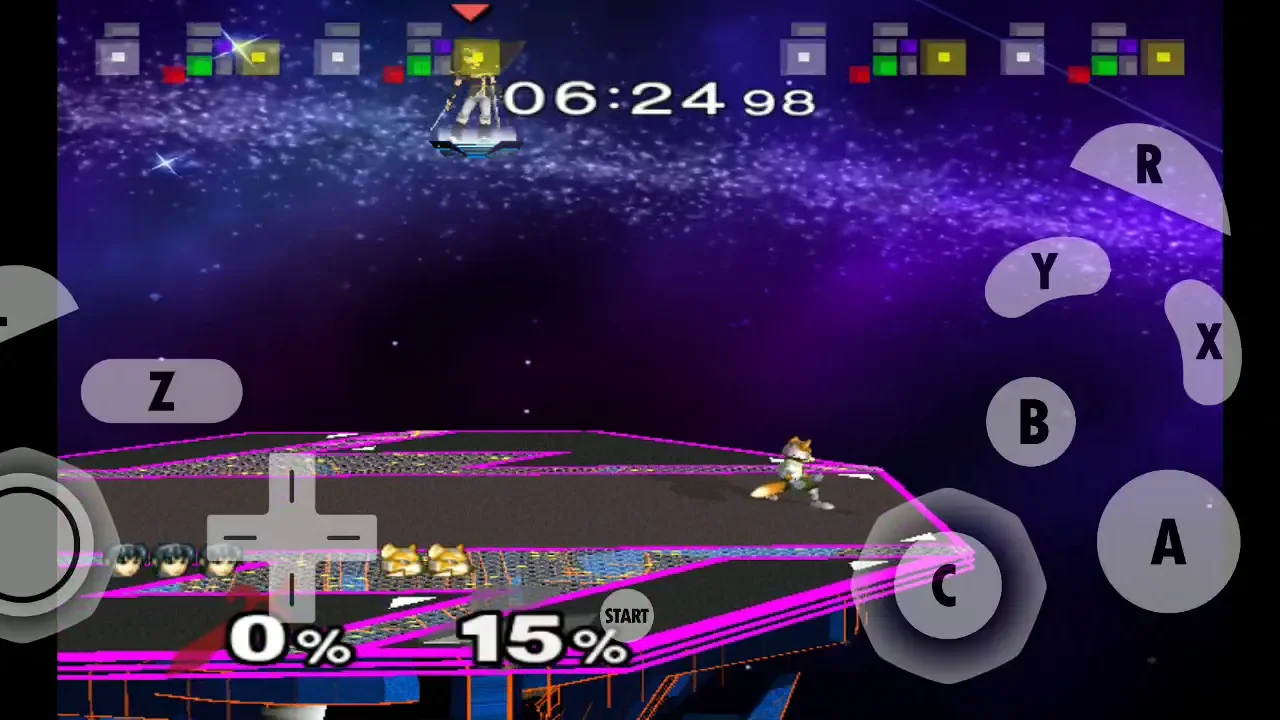
Task: Tap the Z touch button
Action: tap(161, 391)
